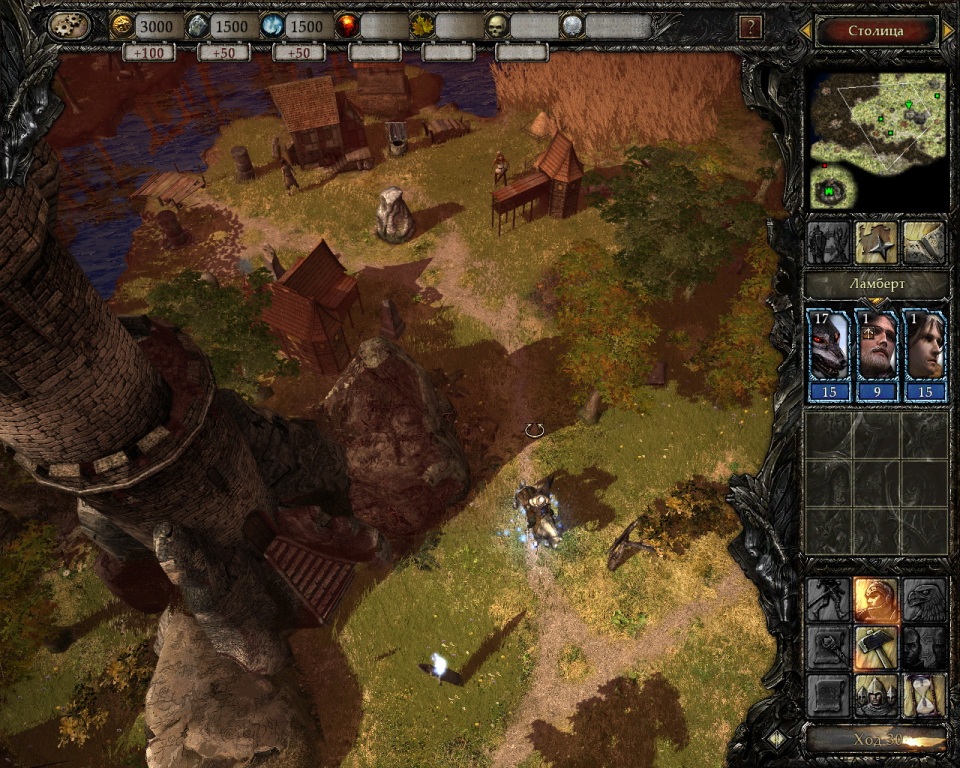
Task: Open the gear settings menu
Action: click(x=69, y=26)
